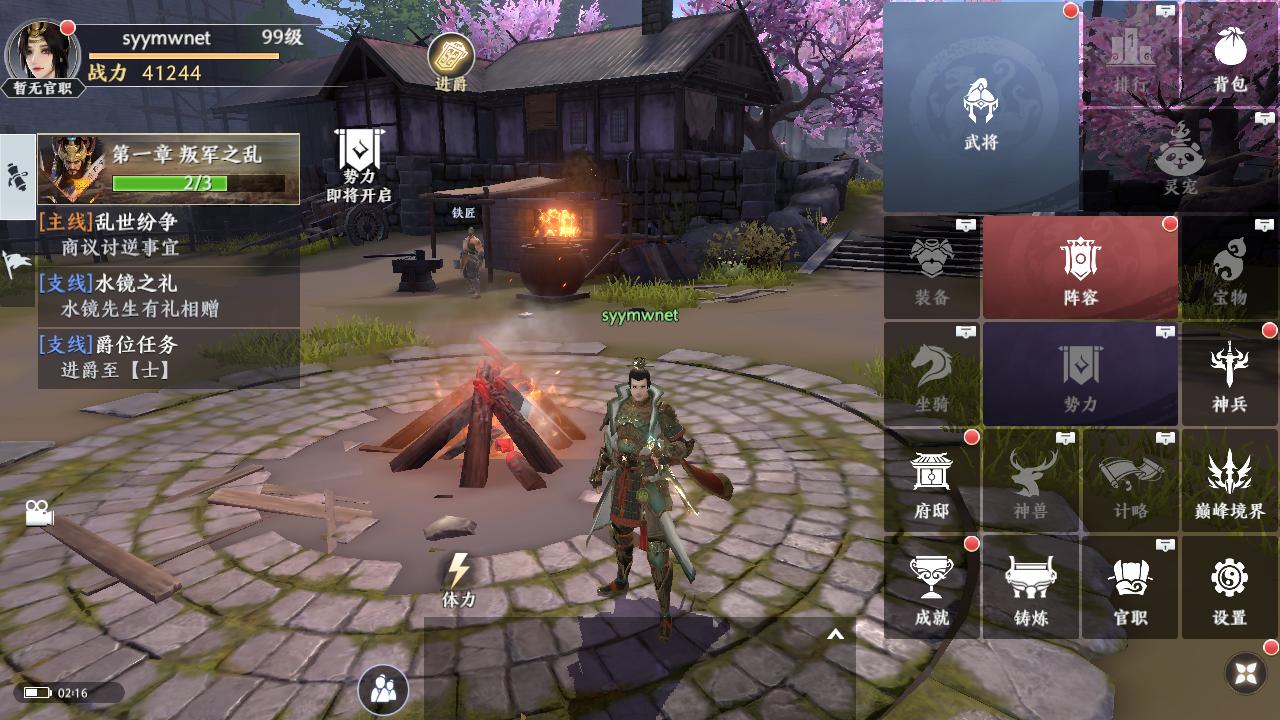The width and height of the screenshot is (1280, 720).
Task: Toggle the camera view icon
Action: pyautogui.click(x=39, y=513)
